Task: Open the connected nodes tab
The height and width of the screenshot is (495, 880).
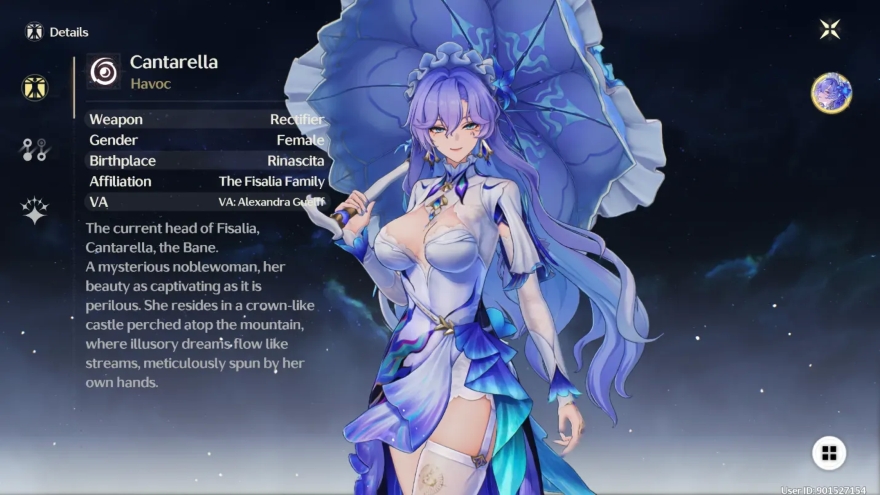Action: (35, 150)
